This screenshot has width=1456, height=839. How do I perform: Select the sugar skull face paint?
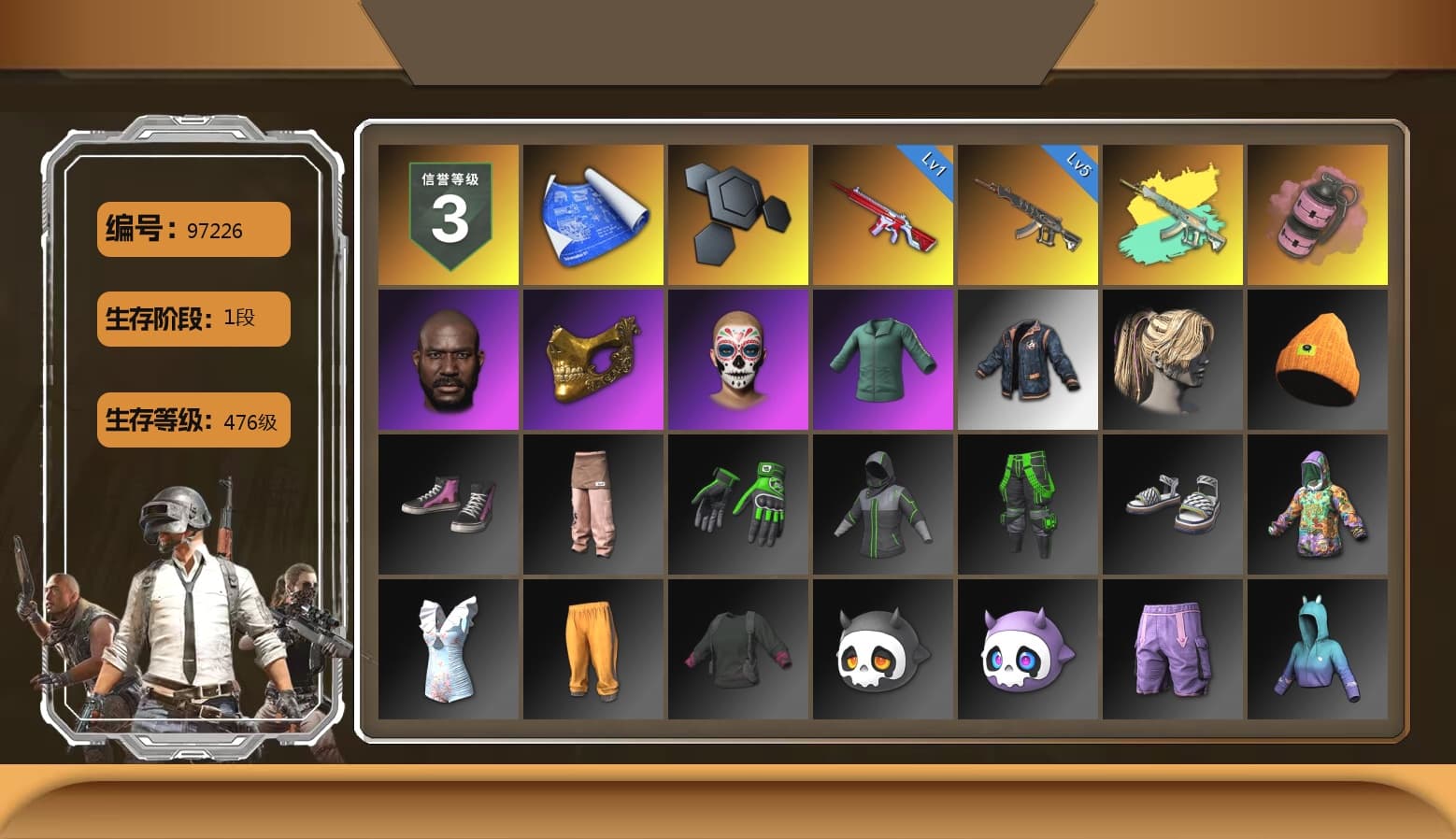coord(737,359)
